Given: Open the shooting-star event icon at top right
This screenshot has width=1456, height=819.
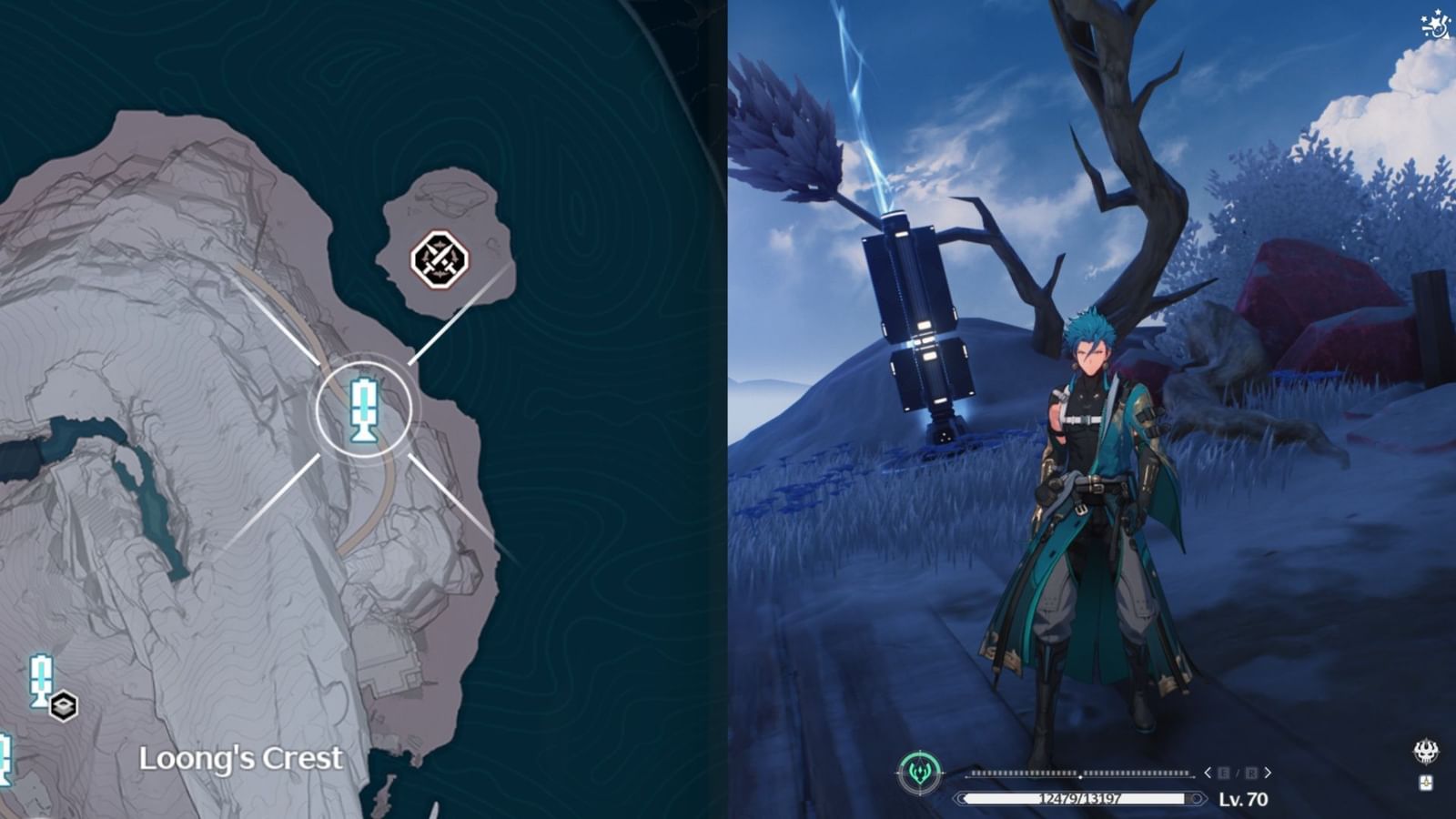Looking at the screenshot, I should point(1437,25).
